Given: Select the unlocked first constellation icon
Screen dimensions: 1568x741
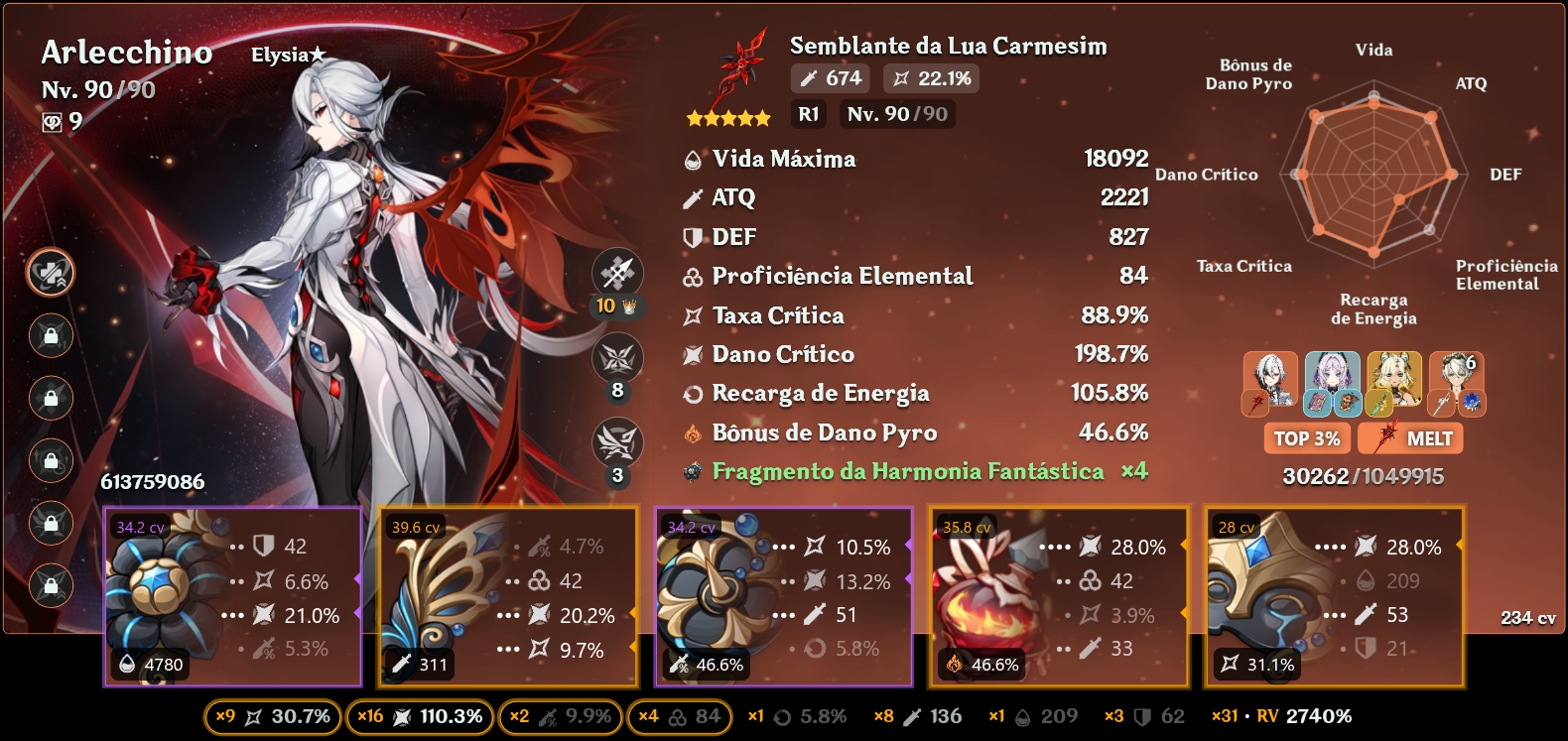Looking at the screenshot, I should pos(51,273).
